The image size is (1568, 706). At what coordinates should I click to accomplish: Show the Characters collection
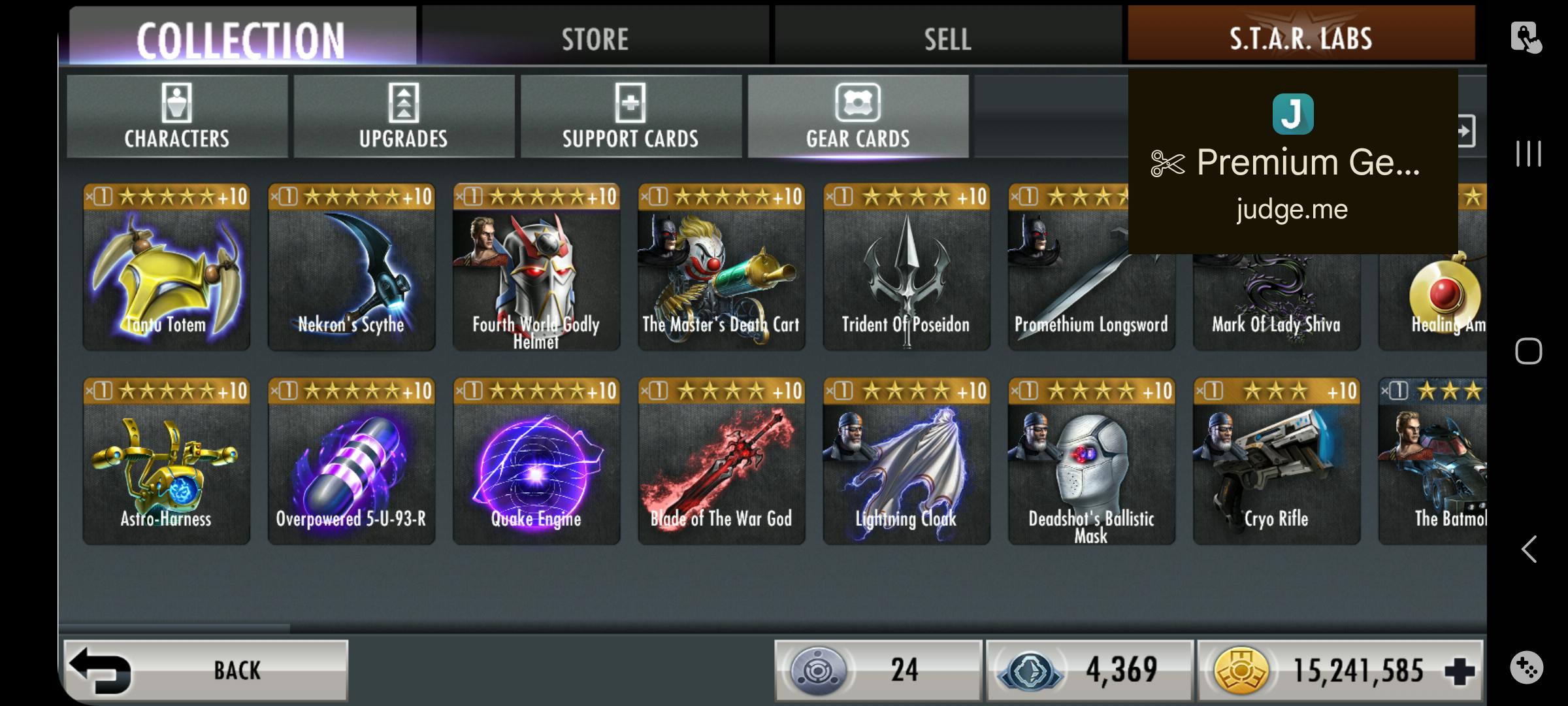[x=177, y=116]
